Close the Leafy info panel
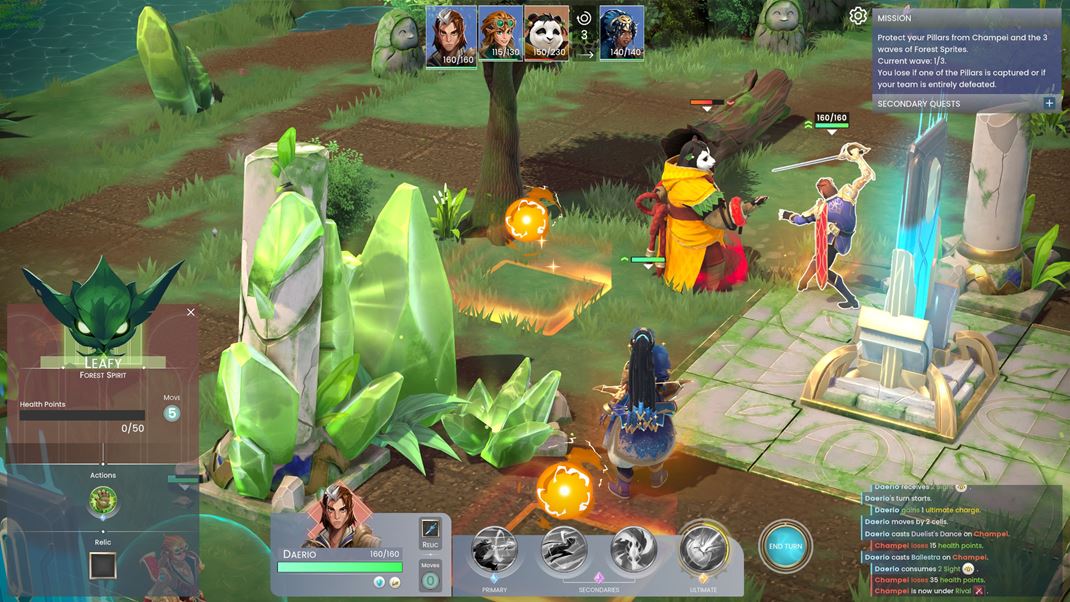Screen dimensions: 1070x602 [x=191, y=312]
